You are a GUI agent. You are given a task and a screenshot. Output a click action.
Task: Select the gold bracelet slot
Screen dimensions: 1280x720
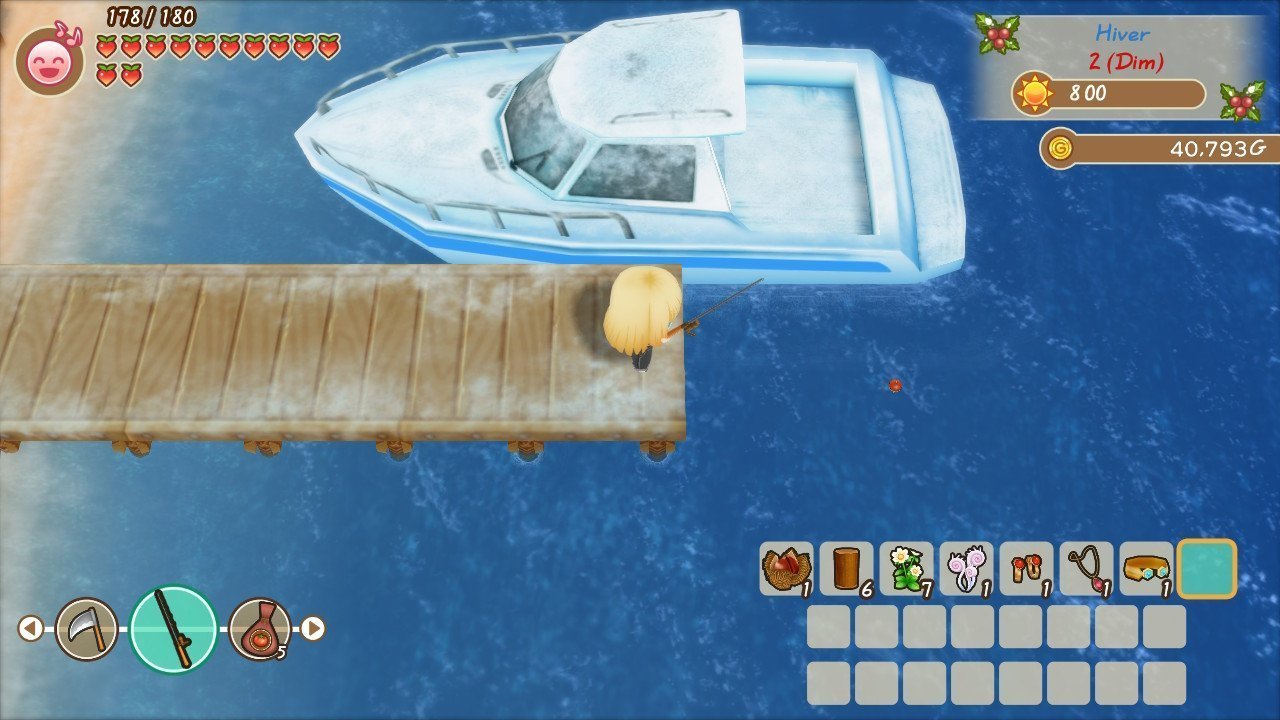(x=1146, y=569)
